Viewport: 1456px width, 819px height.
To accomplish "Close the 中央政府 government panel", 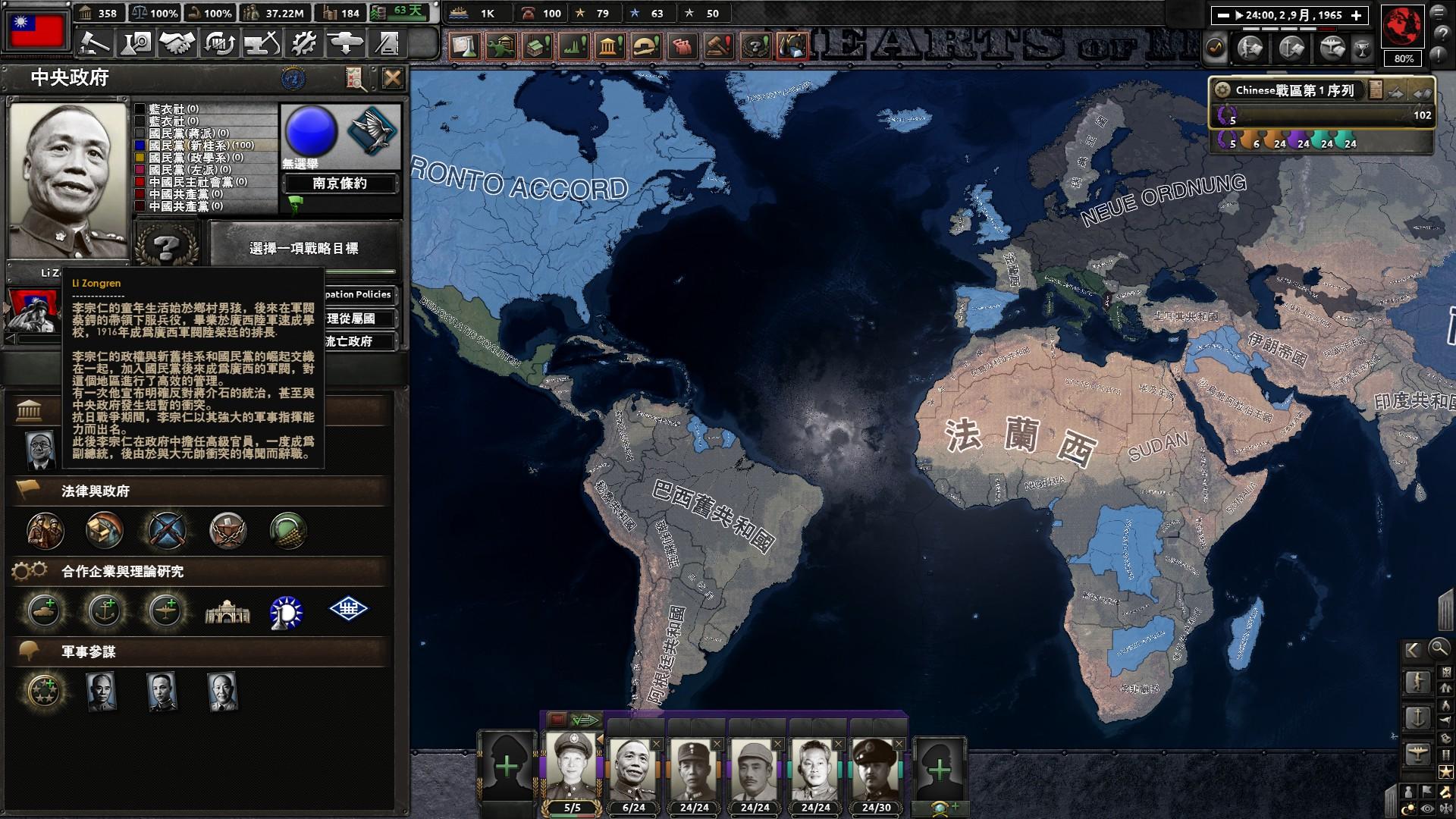I will [x=392, y=78].
